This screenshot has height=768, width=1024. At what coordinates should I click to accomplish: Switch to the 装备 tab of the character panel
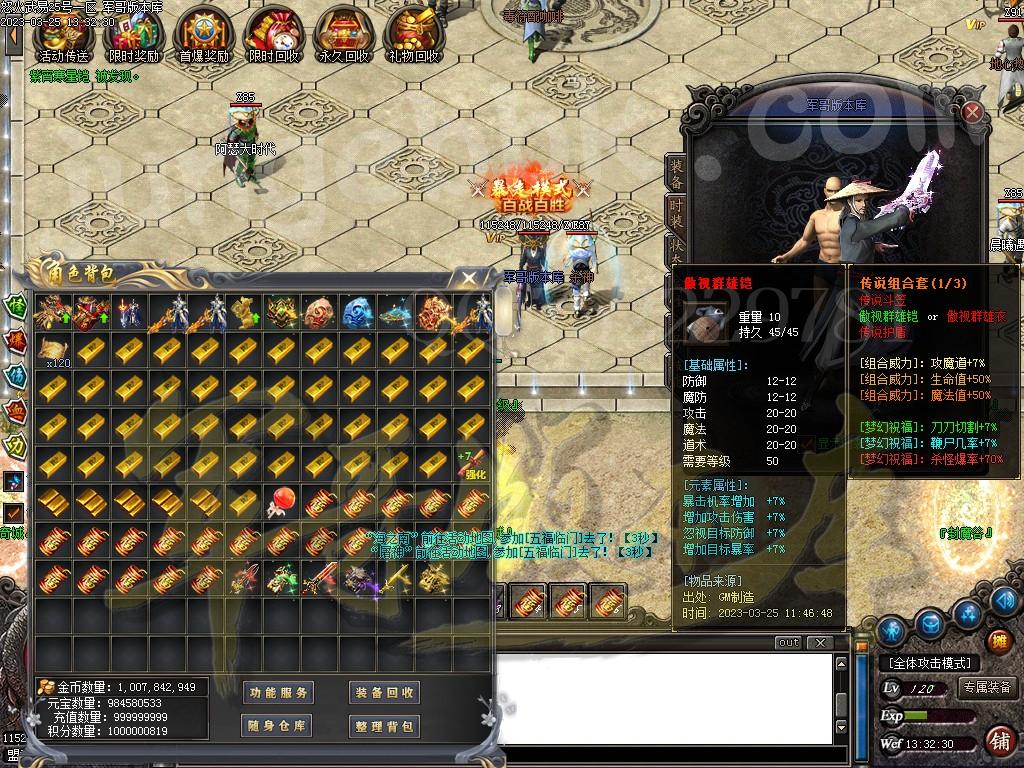(x=677, y=174)
